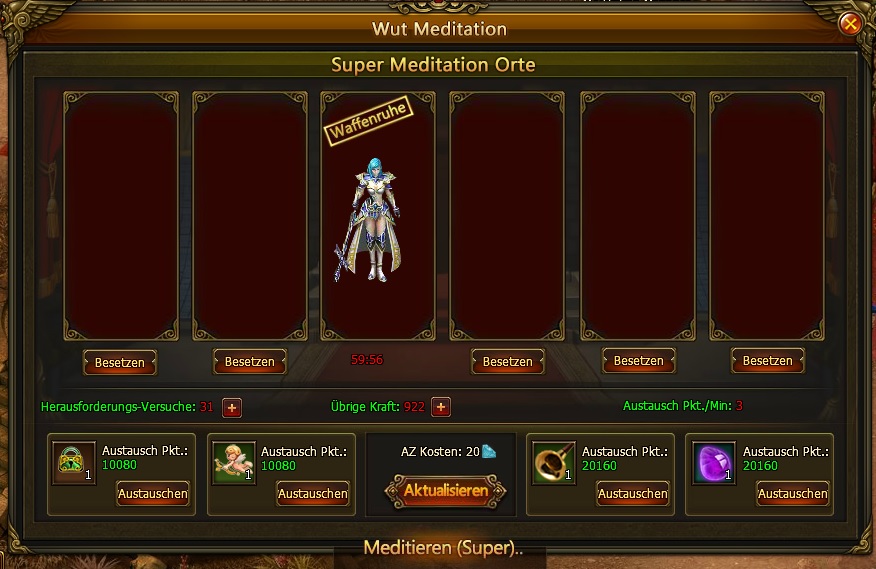Refresh exchange offers with Aktualisieren
This screenshot has height=569, width=876.
point(445,491)
